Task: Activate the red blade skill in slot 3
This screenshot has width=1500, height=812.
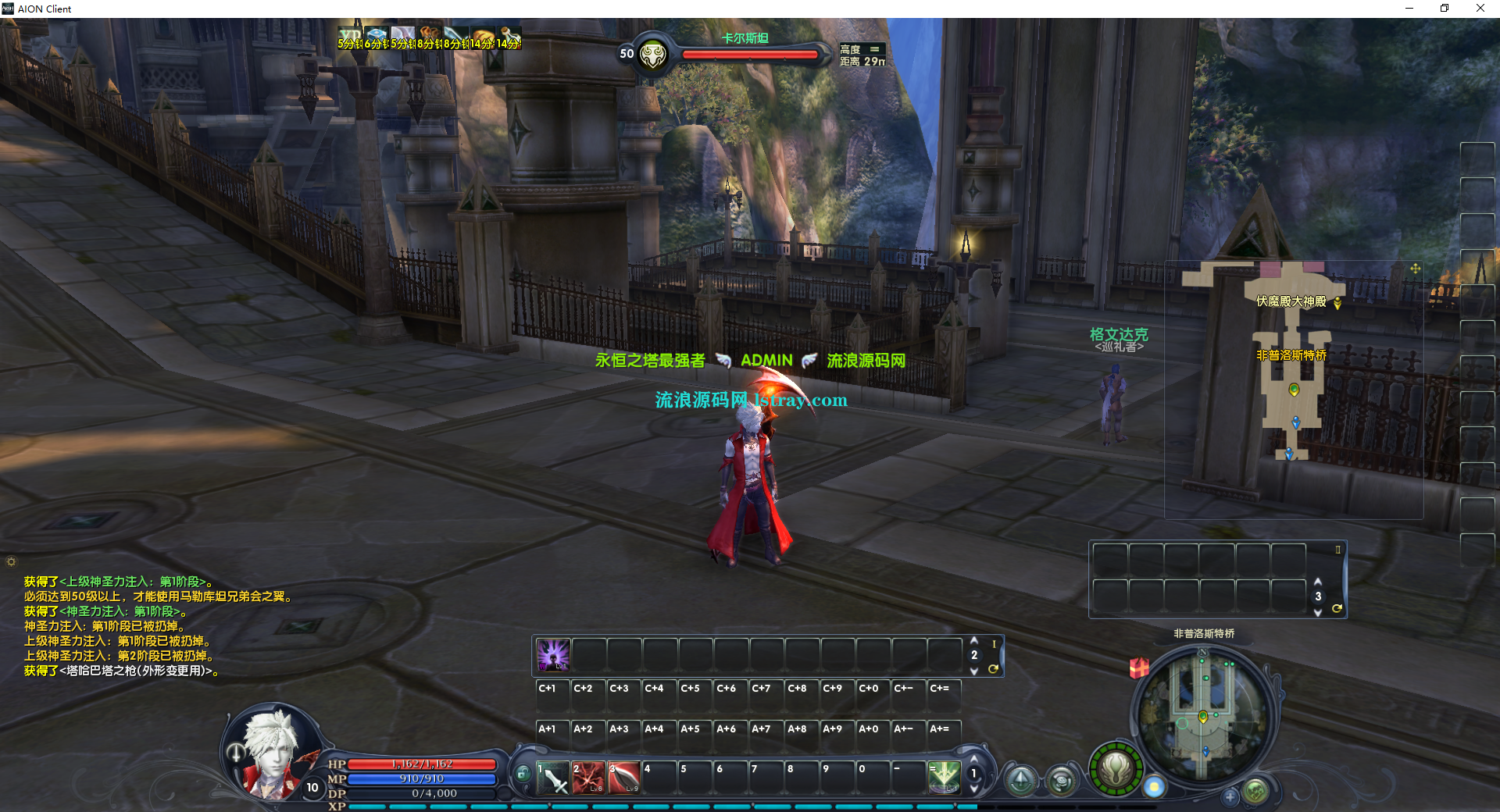Action: (625, 778)
